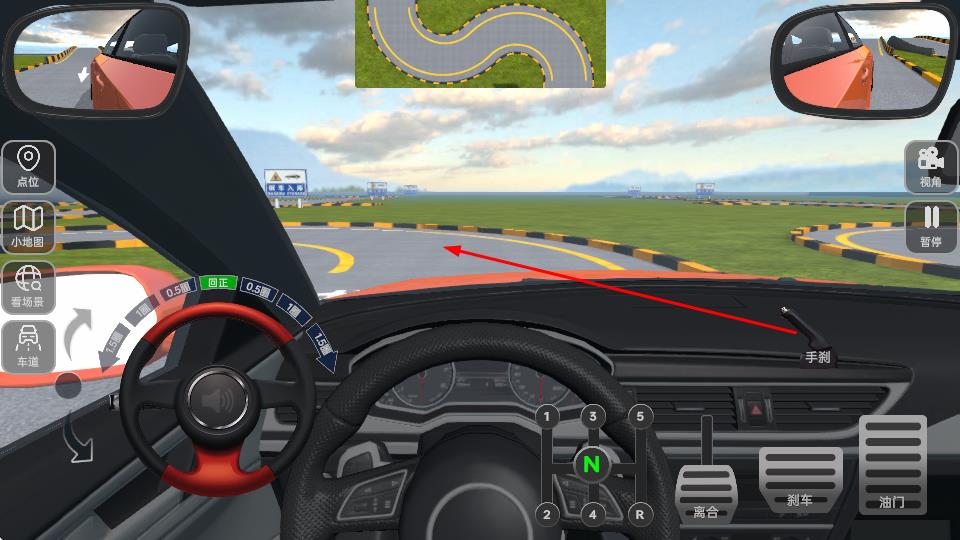
Task: Shift into gear 2
Action: [547, 515]
